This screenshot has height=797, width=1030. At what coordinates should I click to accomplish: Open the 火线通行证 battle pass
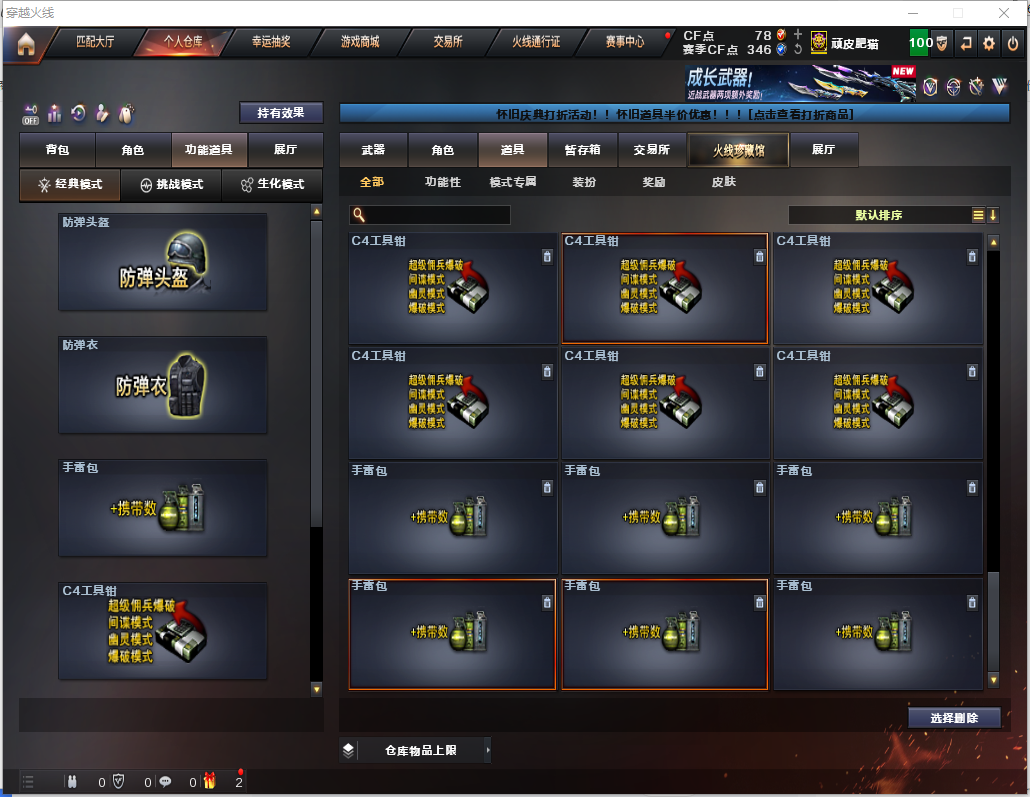click(536, 42)
